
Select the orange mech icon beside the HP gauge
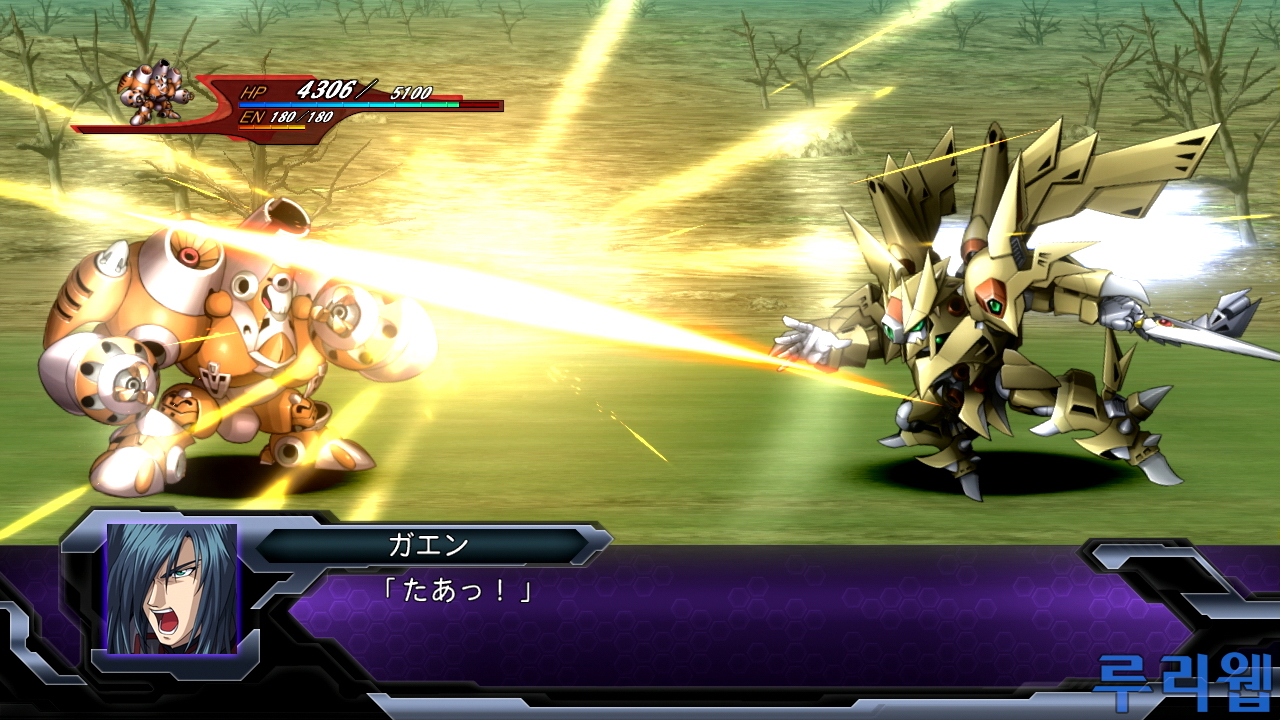[x=152, y=94]
